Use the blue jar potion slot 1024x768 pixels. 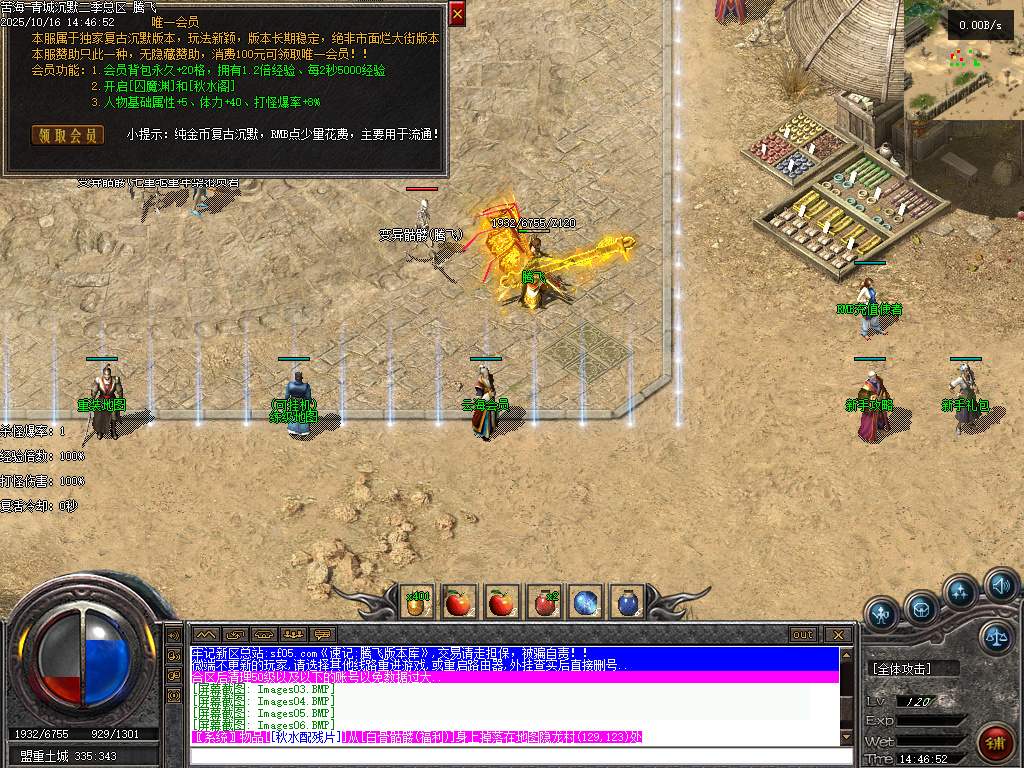[x=627, y=602]
